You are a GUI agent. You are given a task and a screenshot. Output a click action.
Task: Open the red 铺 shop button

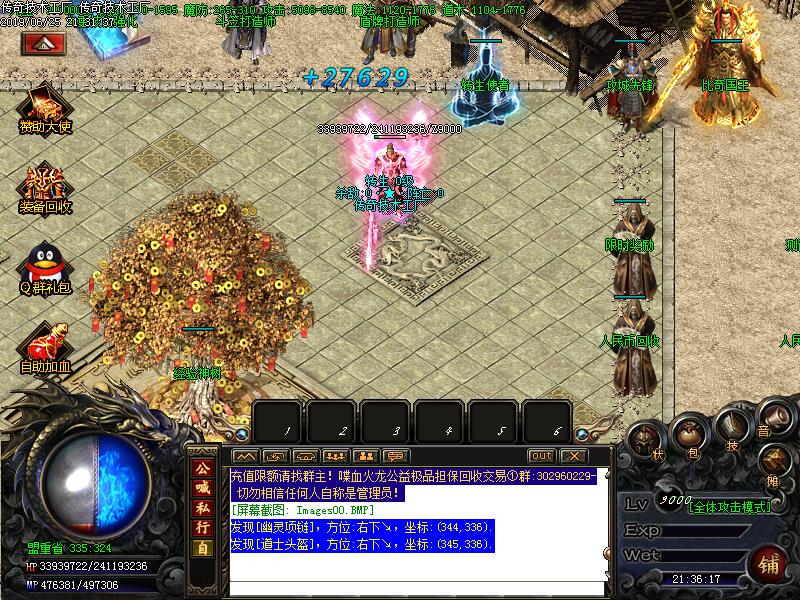(x=769, y=563)
